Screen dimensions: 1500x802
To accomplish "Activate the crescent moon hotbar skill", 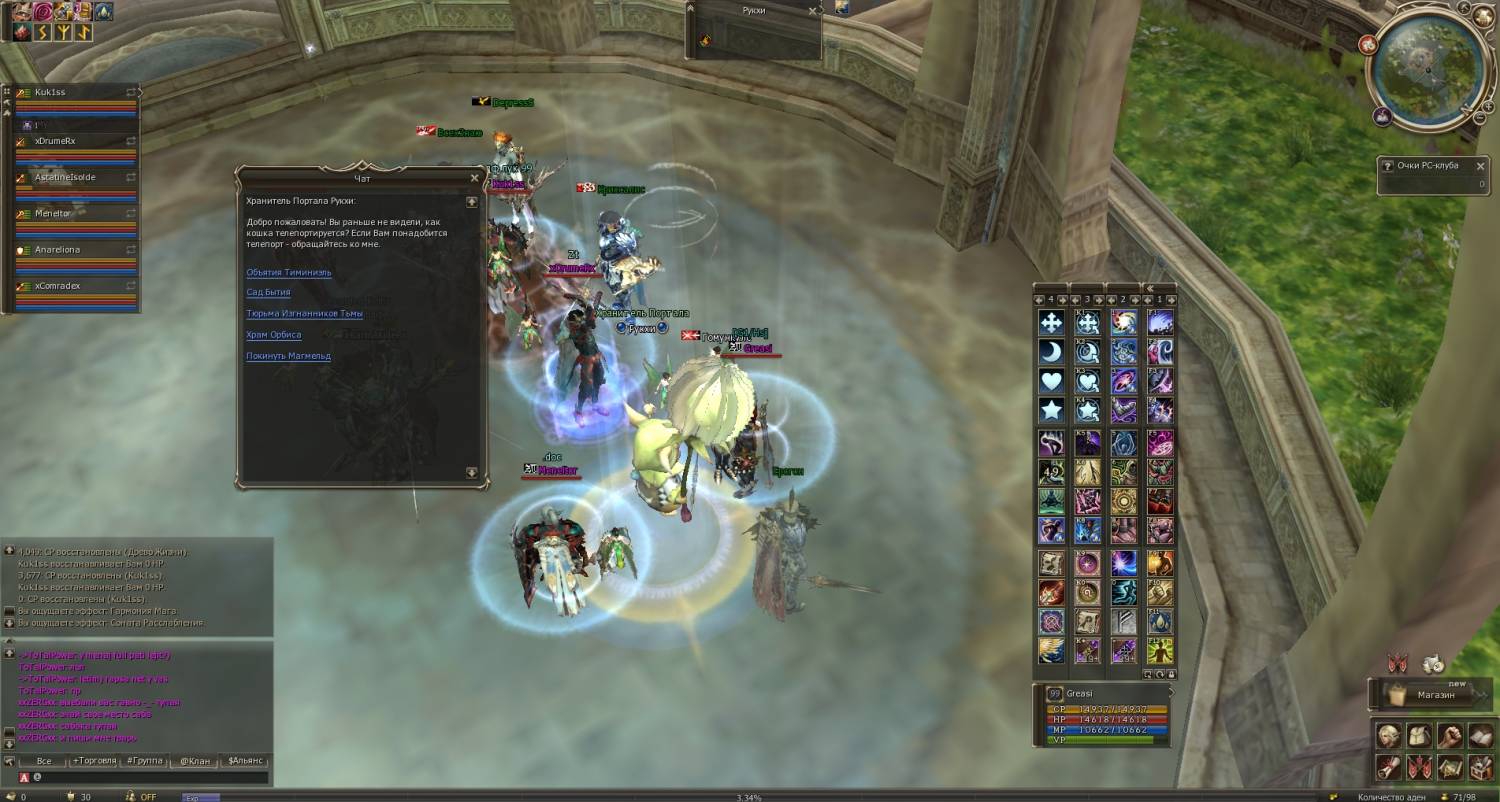I will (1051, 351).
